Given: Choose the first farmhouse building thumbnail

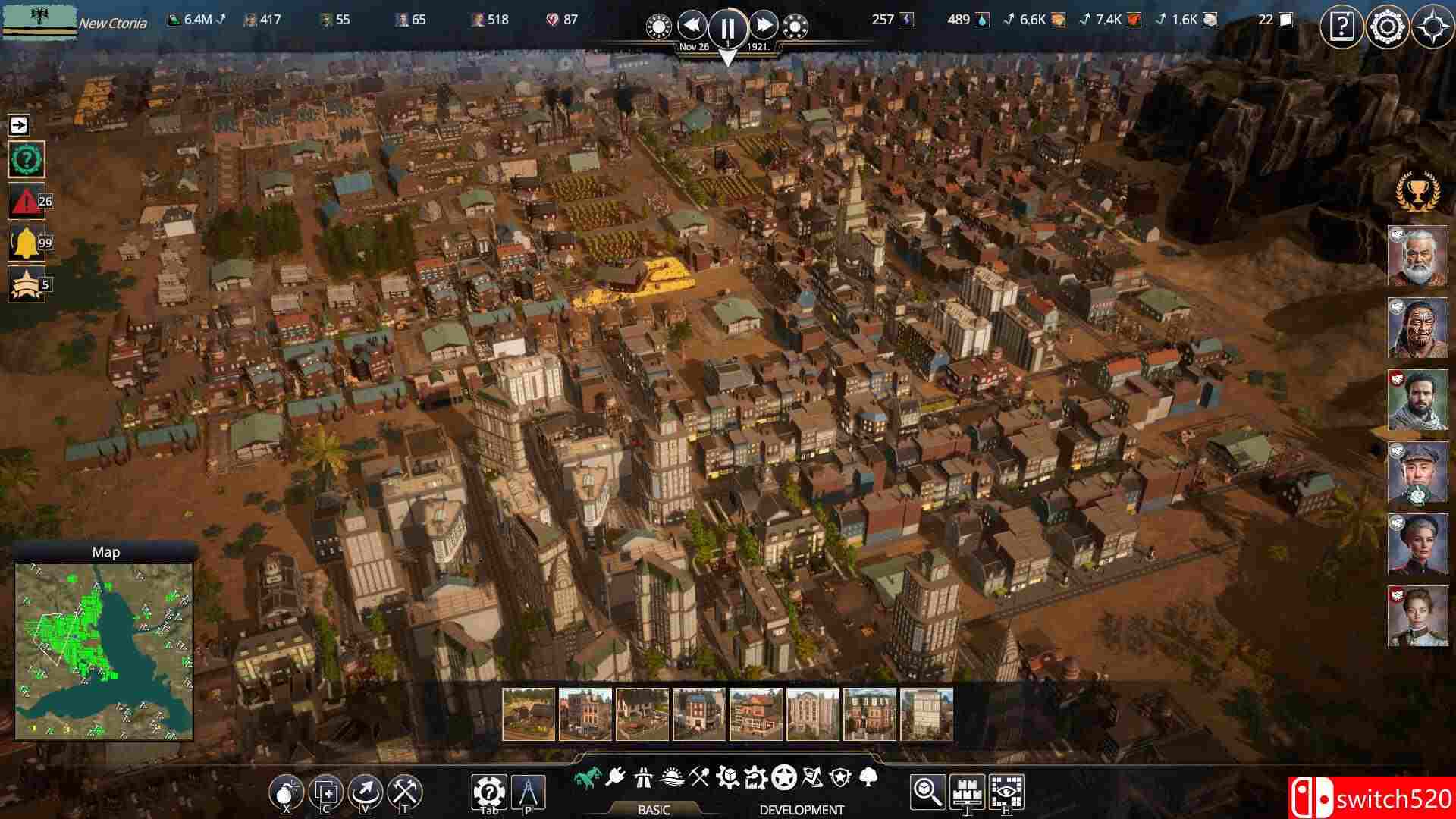Looking at the screenshot, I should coord(529,714).
